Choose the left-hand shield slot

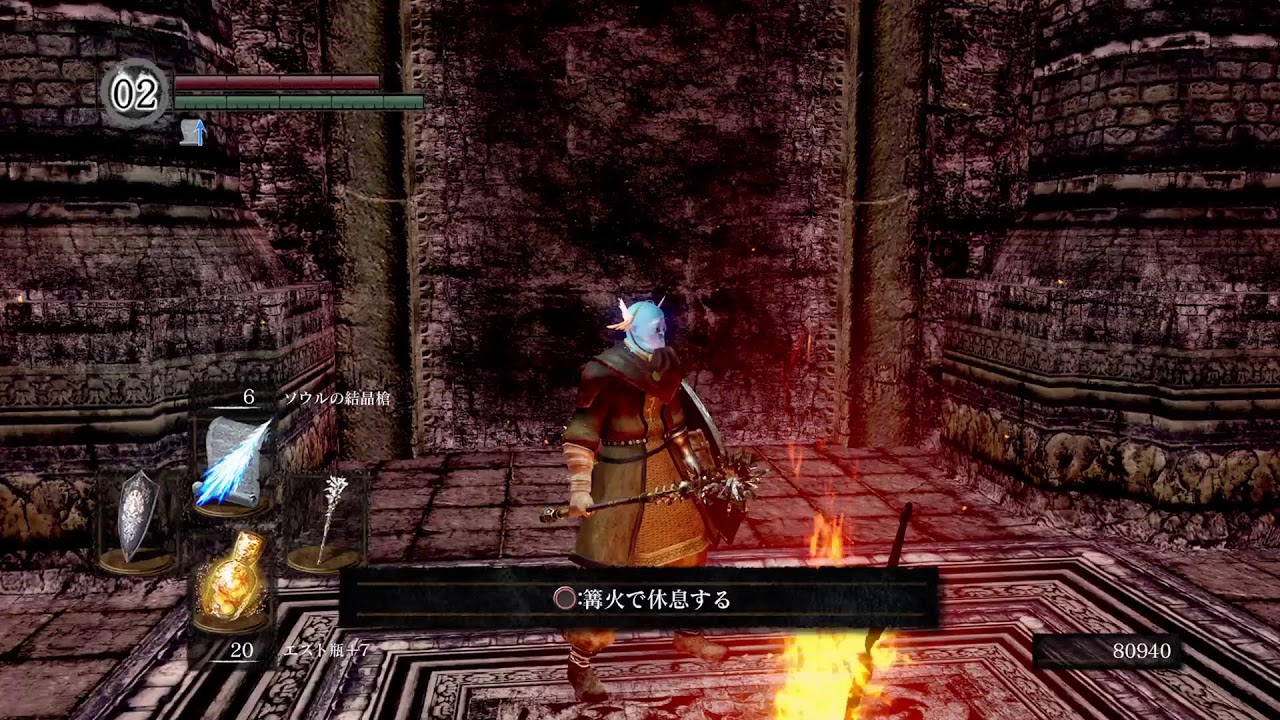click(x=138, y=520)
